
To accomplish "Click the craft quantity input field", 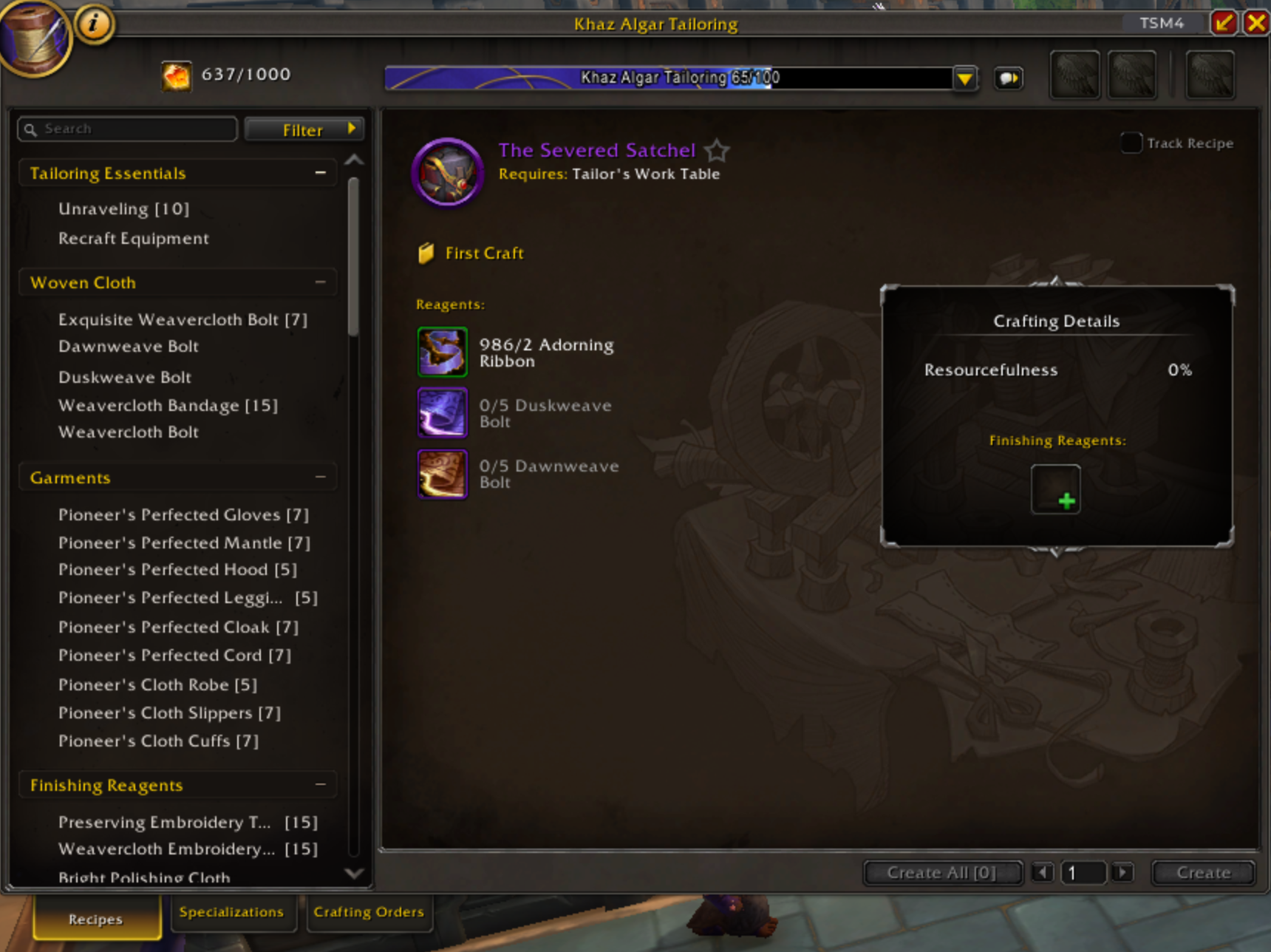I will (1083, 872).
